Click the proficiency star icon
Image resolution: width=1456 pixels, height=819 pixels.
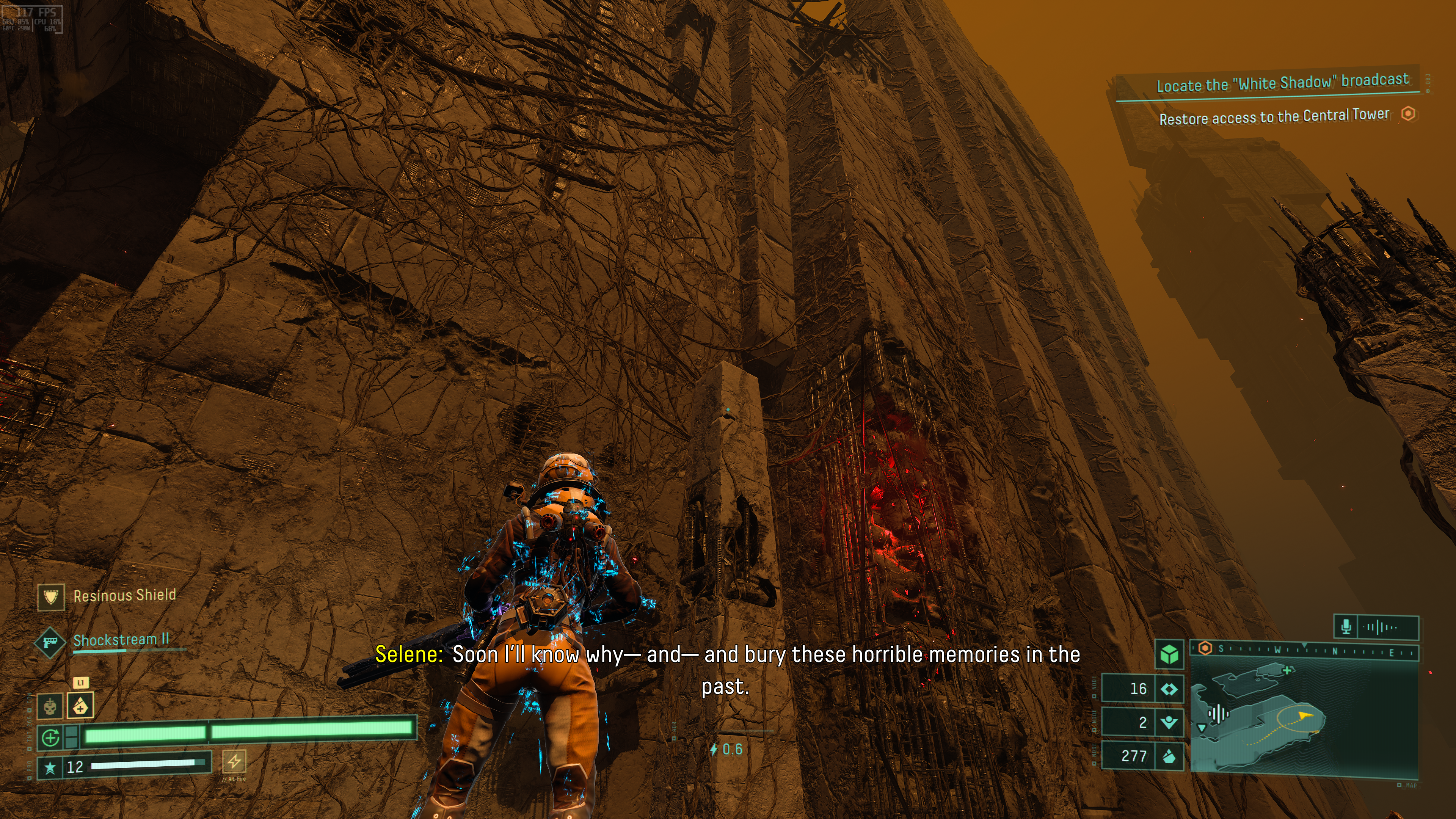50,767
